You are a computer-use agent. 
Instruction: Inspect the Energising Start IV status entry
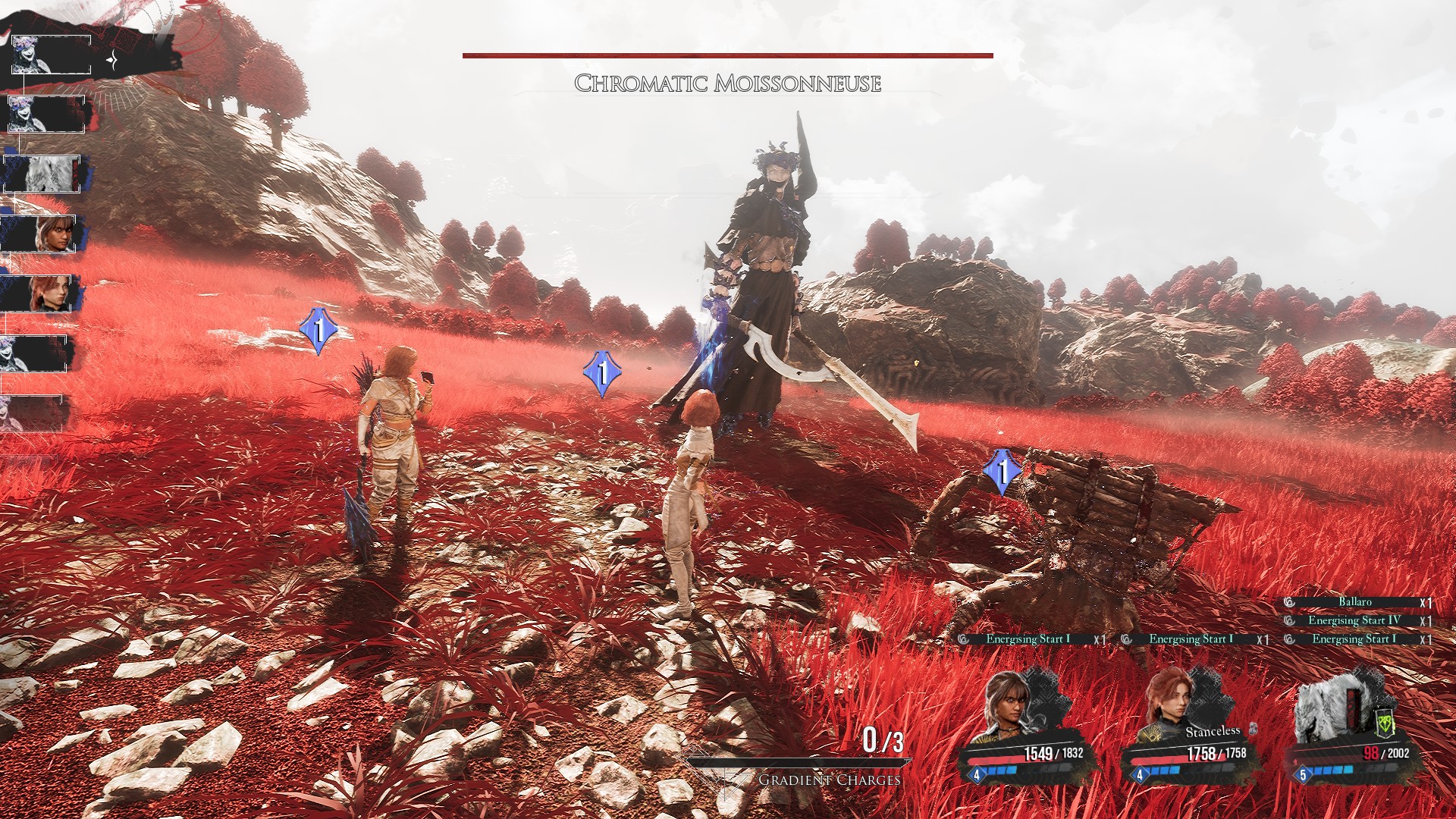(x=1354, y=620)
